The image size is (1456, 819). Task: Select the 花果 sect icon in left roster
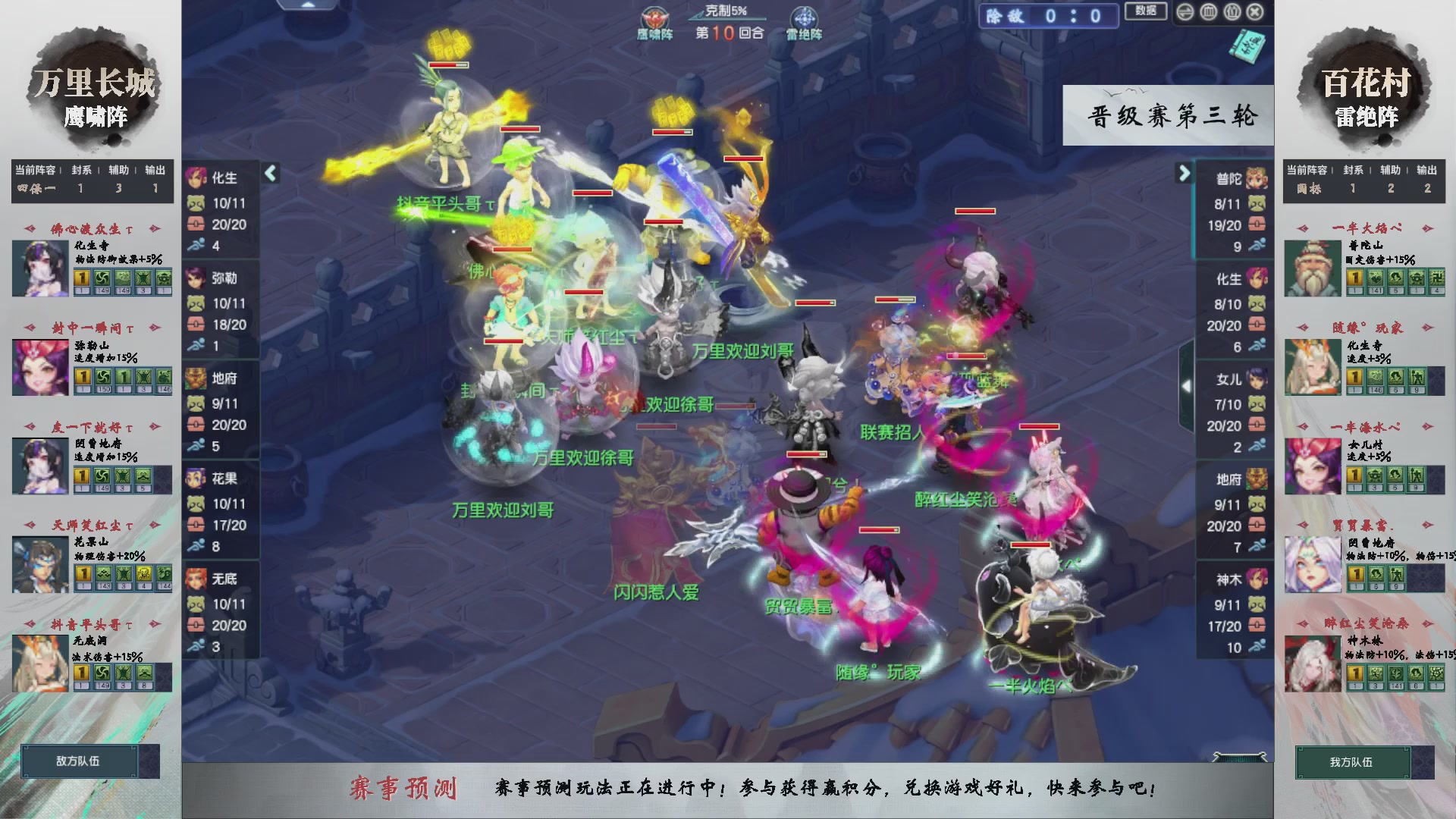(x=196, y=479)
